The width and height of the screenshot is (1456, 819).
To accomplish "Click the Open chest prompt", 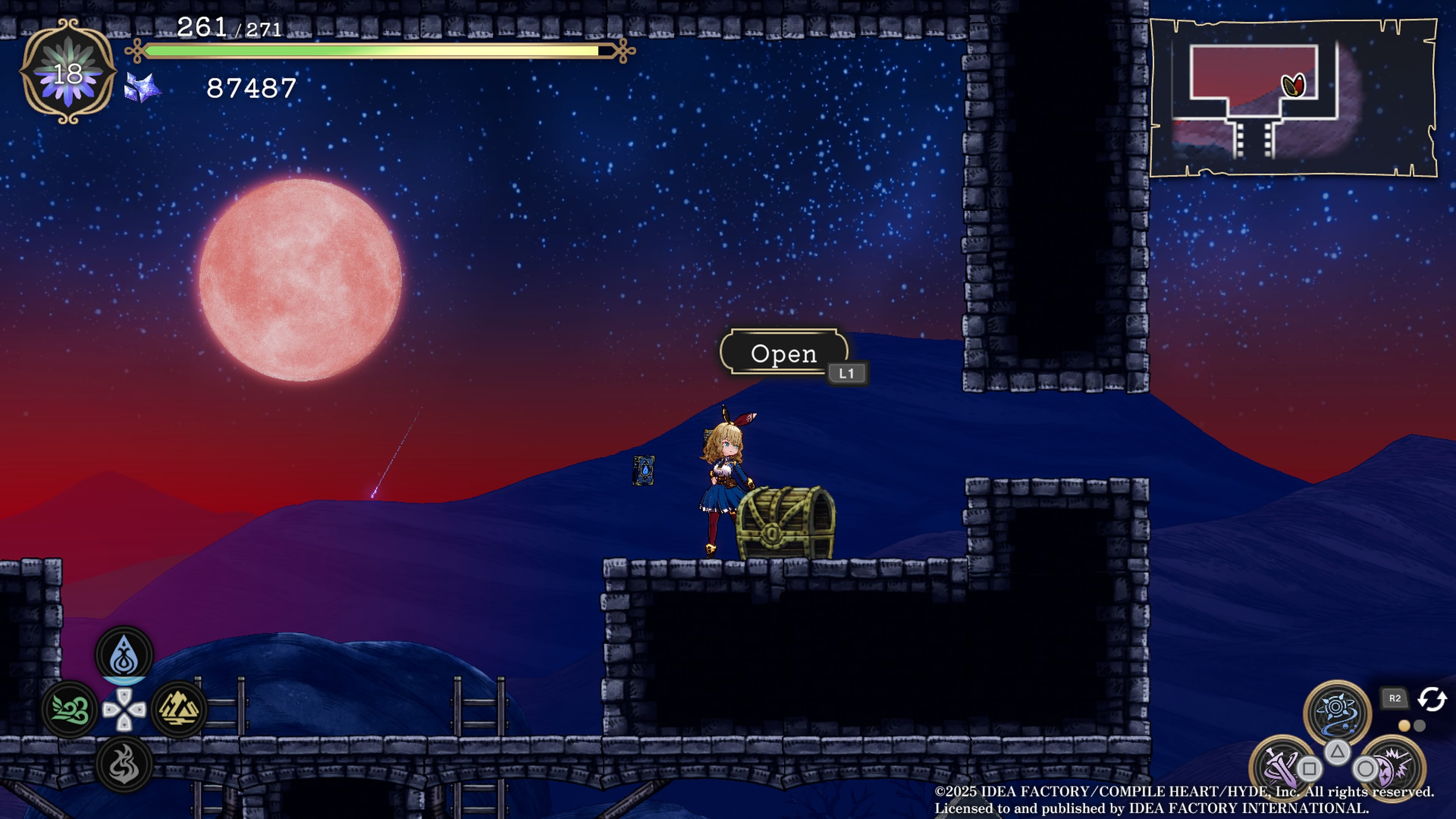I will tap(783, 353).
